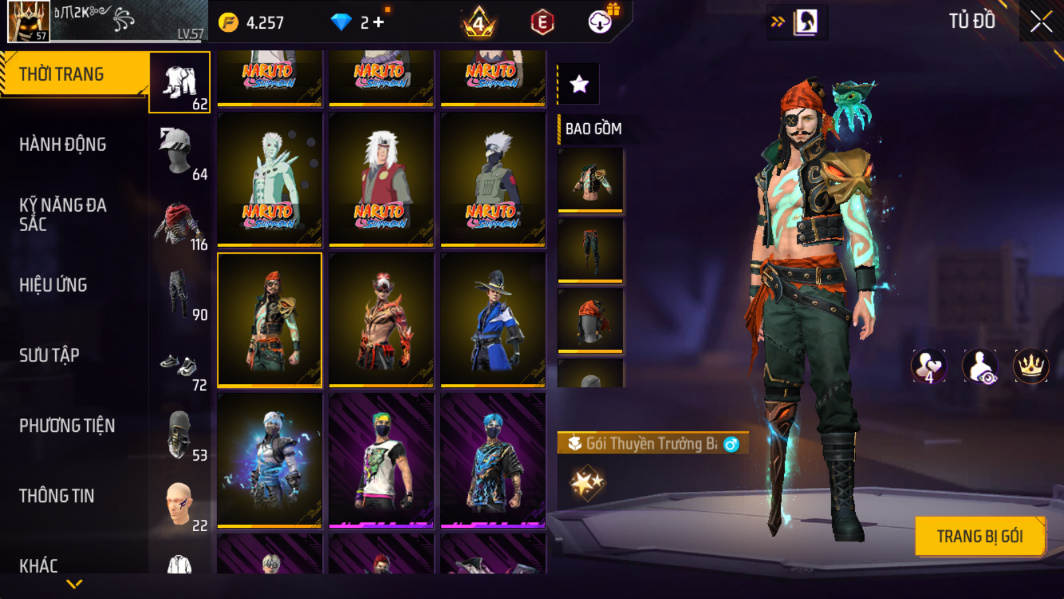Image resolution: width=1064 pixels, height=599 pixels.
Task: Open the HÀNH ĐỘNG category
Action: [63, 145]
